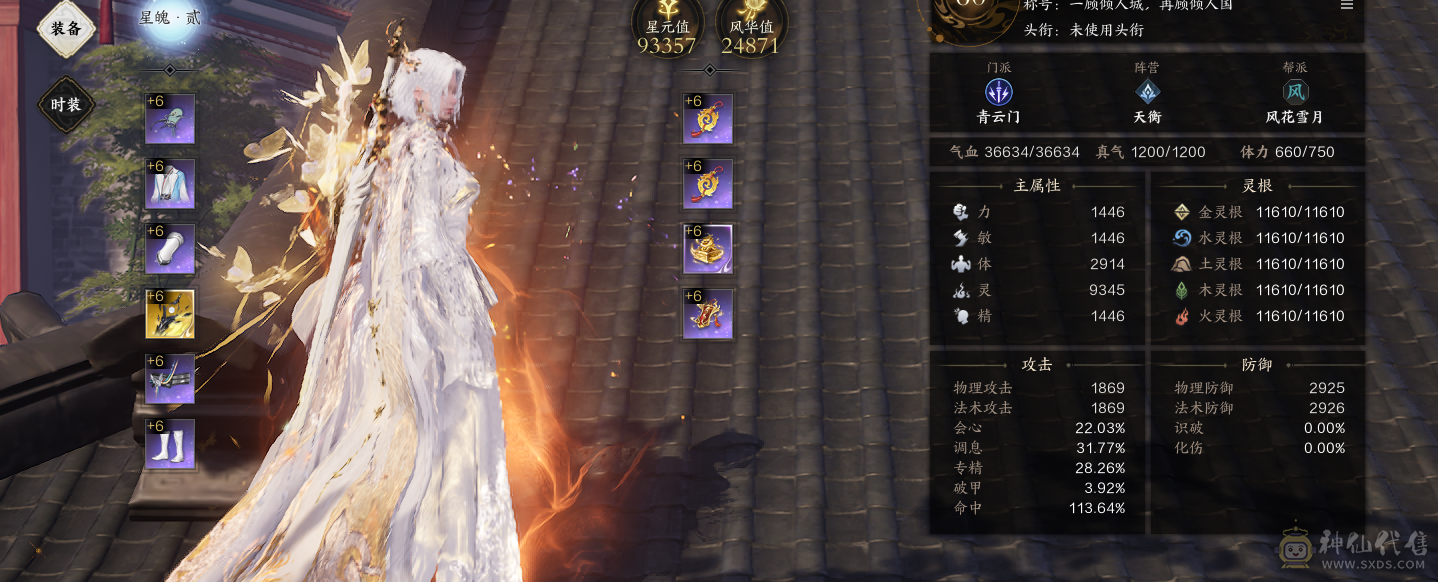1438x582 pixels.
Task: Inspect the +6 white robe armor slot
Action: pyautogui.click(x=170, y=184)
